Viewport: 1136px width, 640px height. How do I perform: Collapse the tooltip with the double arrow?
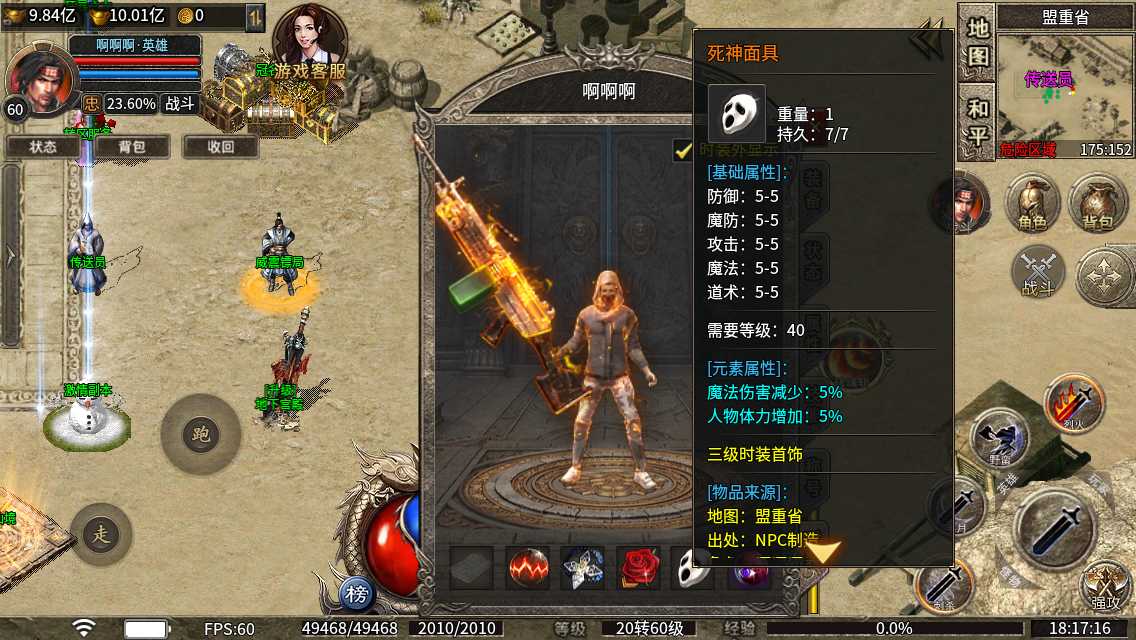pos(925,43)
